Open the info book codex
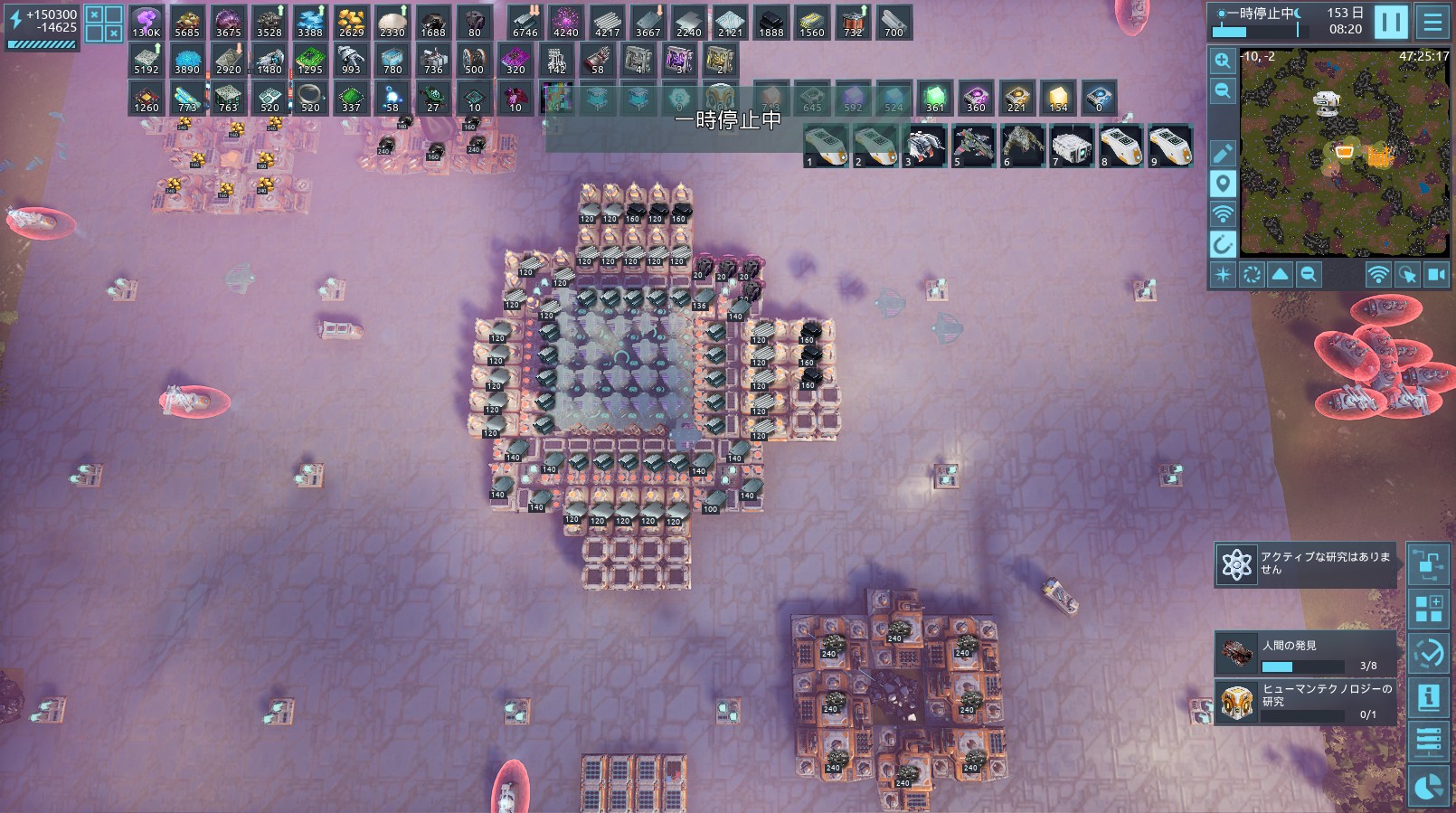Screen dimensions: 1456x813 pyautogui.click(x=1428, y=697)
